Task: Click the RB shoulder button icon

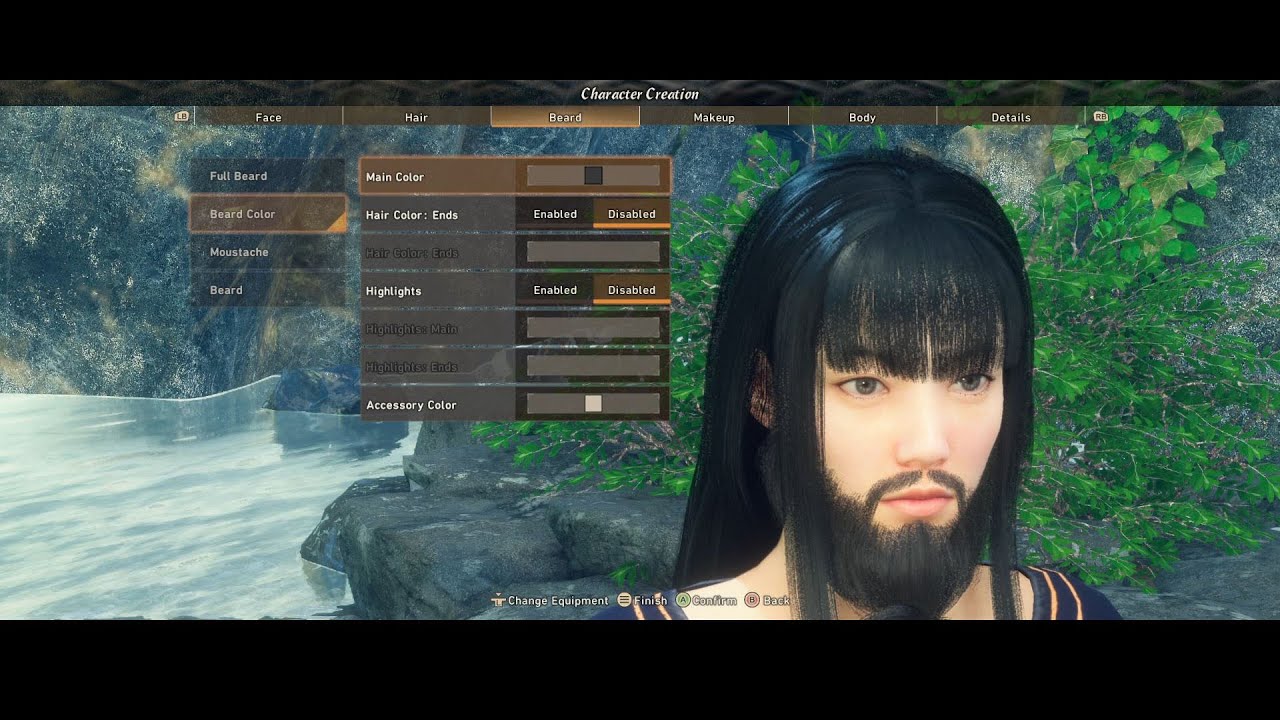Action: coord(1100,116)
